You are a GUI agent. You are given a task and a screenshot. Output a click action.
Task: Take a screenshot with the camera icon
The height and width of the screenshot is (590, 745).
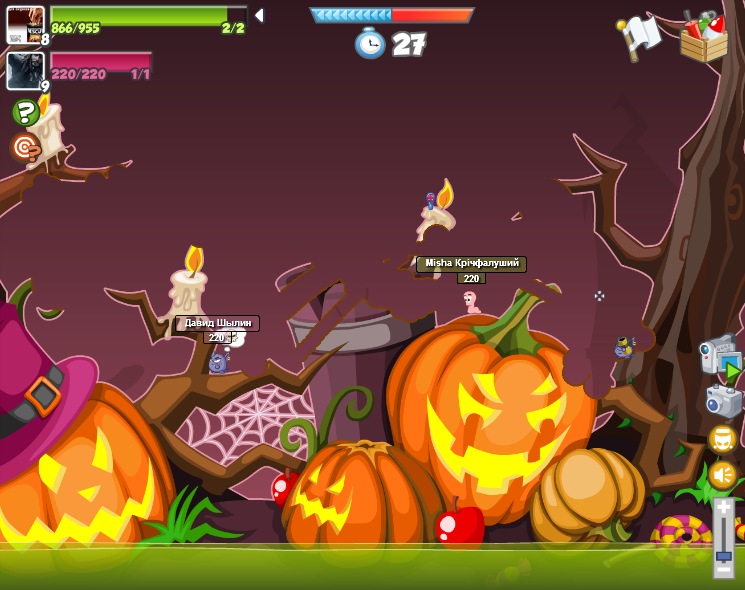pyautogui.click(x=722, y=401)
